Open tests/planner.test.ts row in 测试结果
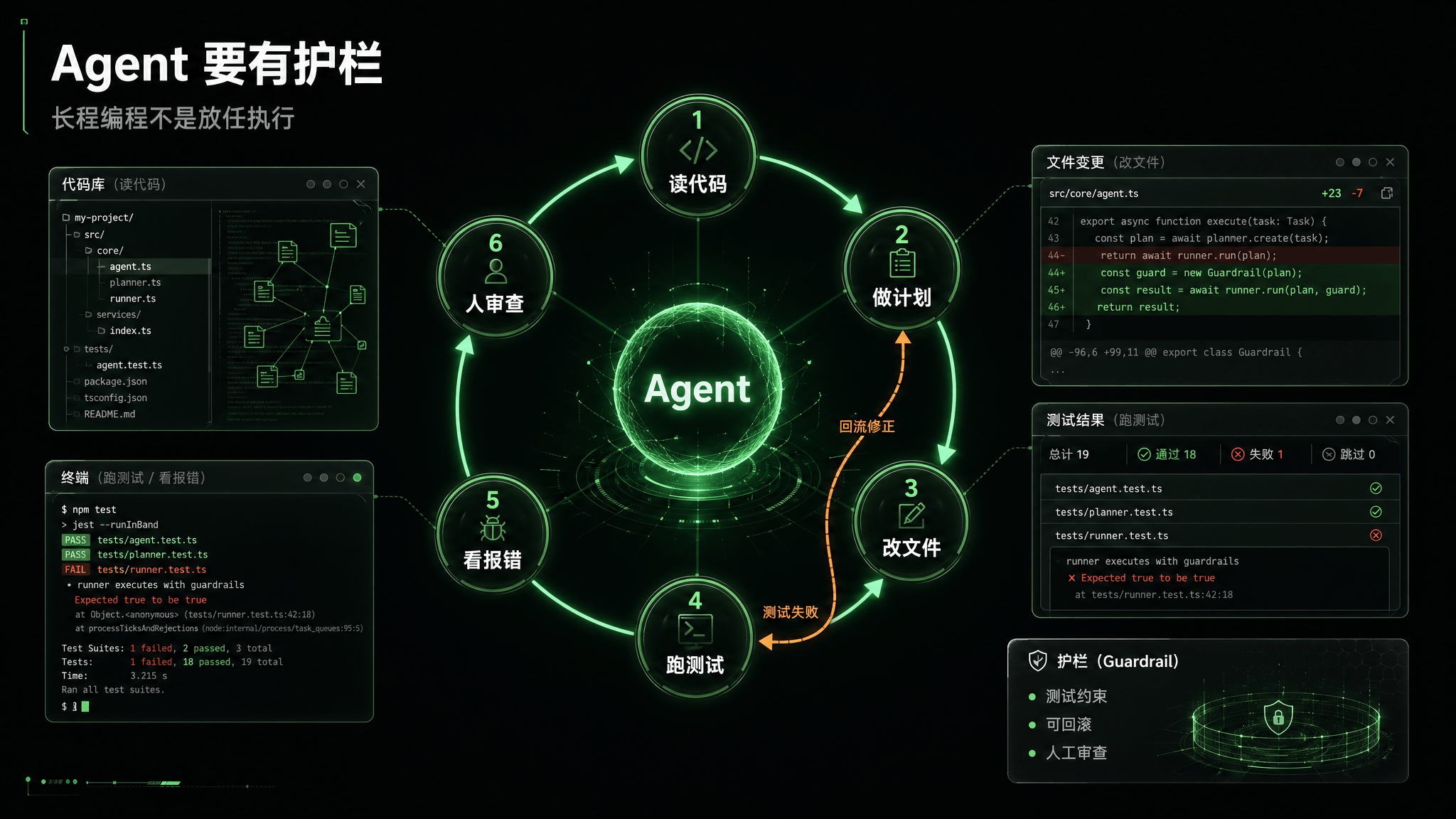This screenshot has height=819, width=1456. pos(1114,513)
